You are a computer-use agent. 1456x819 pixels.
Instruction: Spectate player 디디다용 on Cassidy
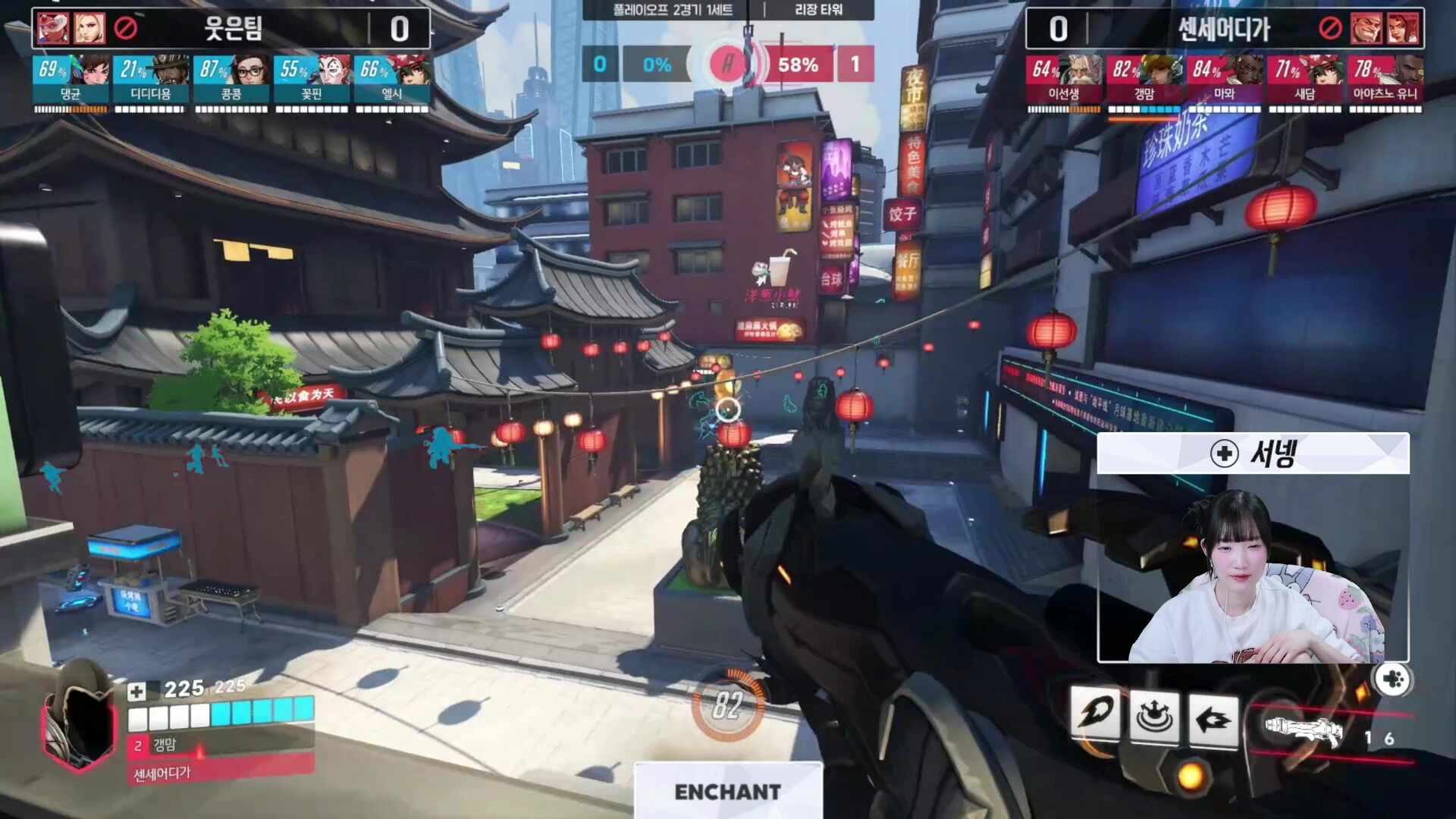151,79
